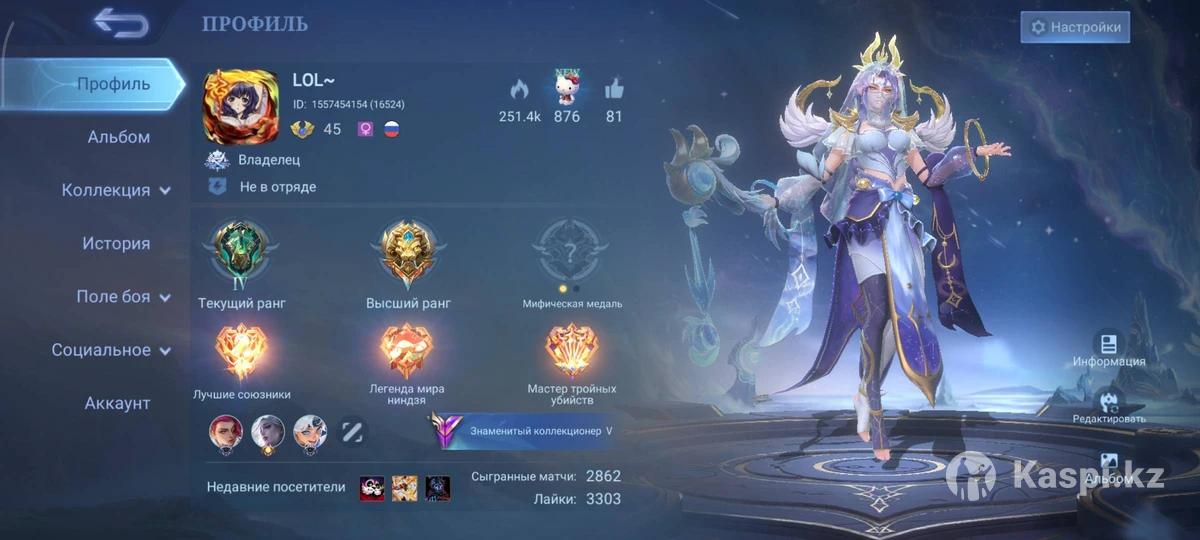This screenshot has height=540, width=1200.
Task: View the Текущий ранг badge
Action: coord(240,254)
